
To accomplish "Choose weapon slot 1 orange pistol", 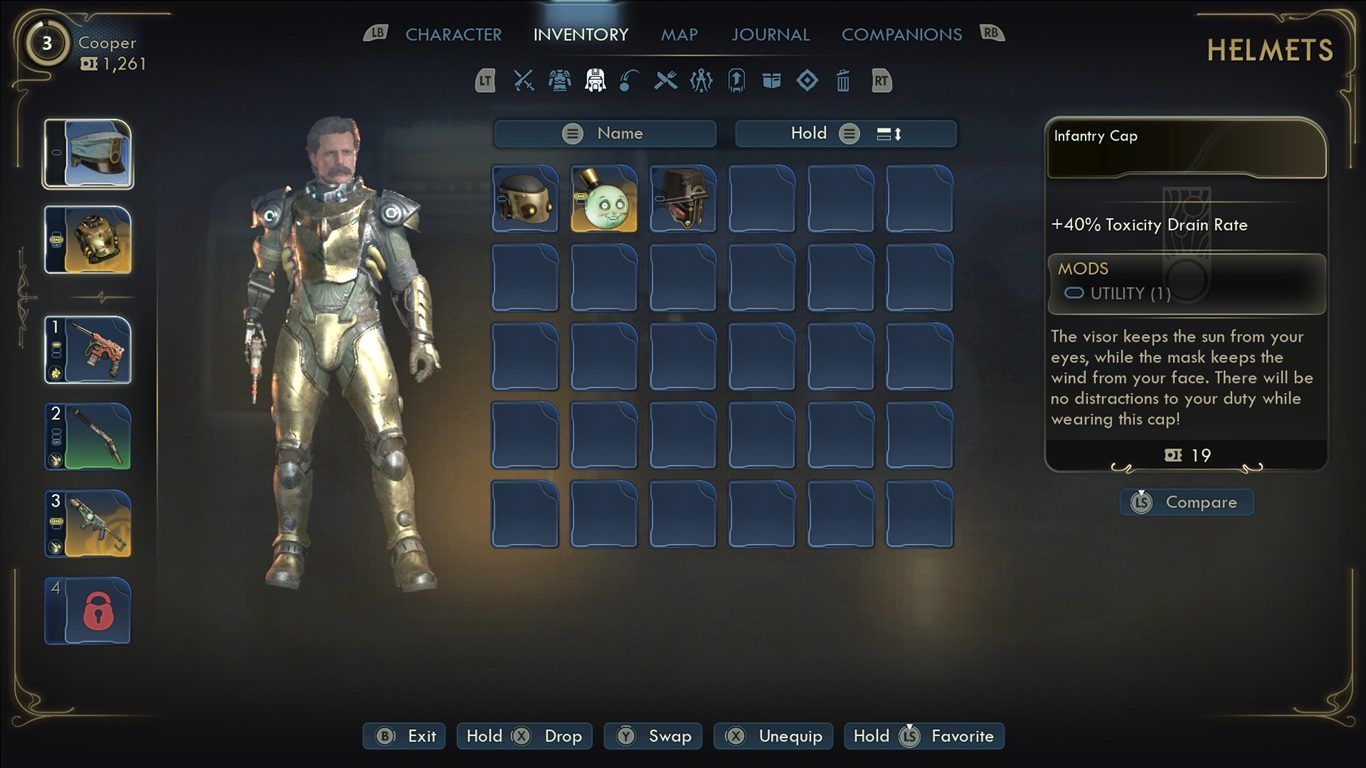I will 88,350.
